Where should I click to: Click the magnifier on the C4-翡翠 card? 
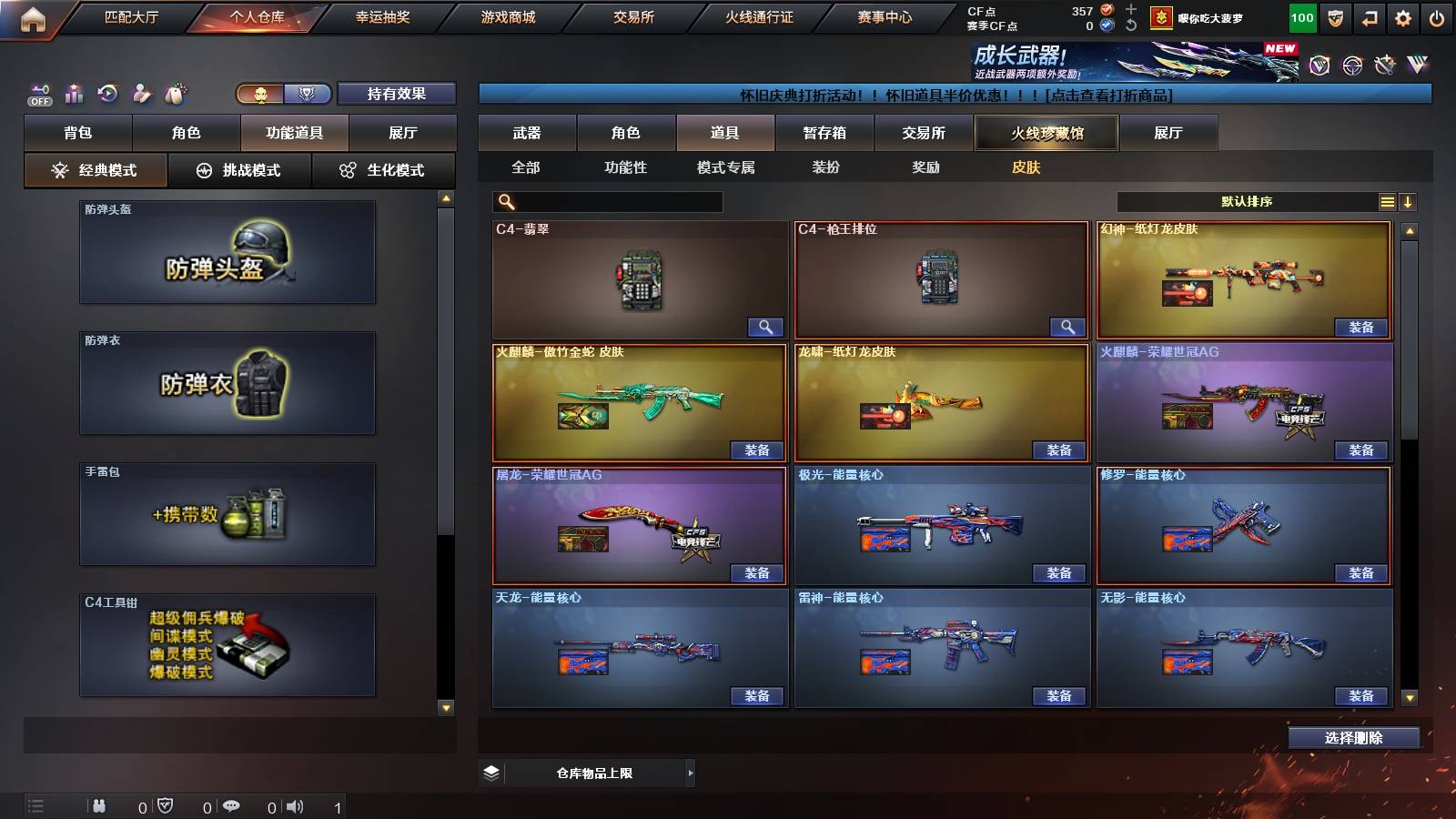coord(765,326)
